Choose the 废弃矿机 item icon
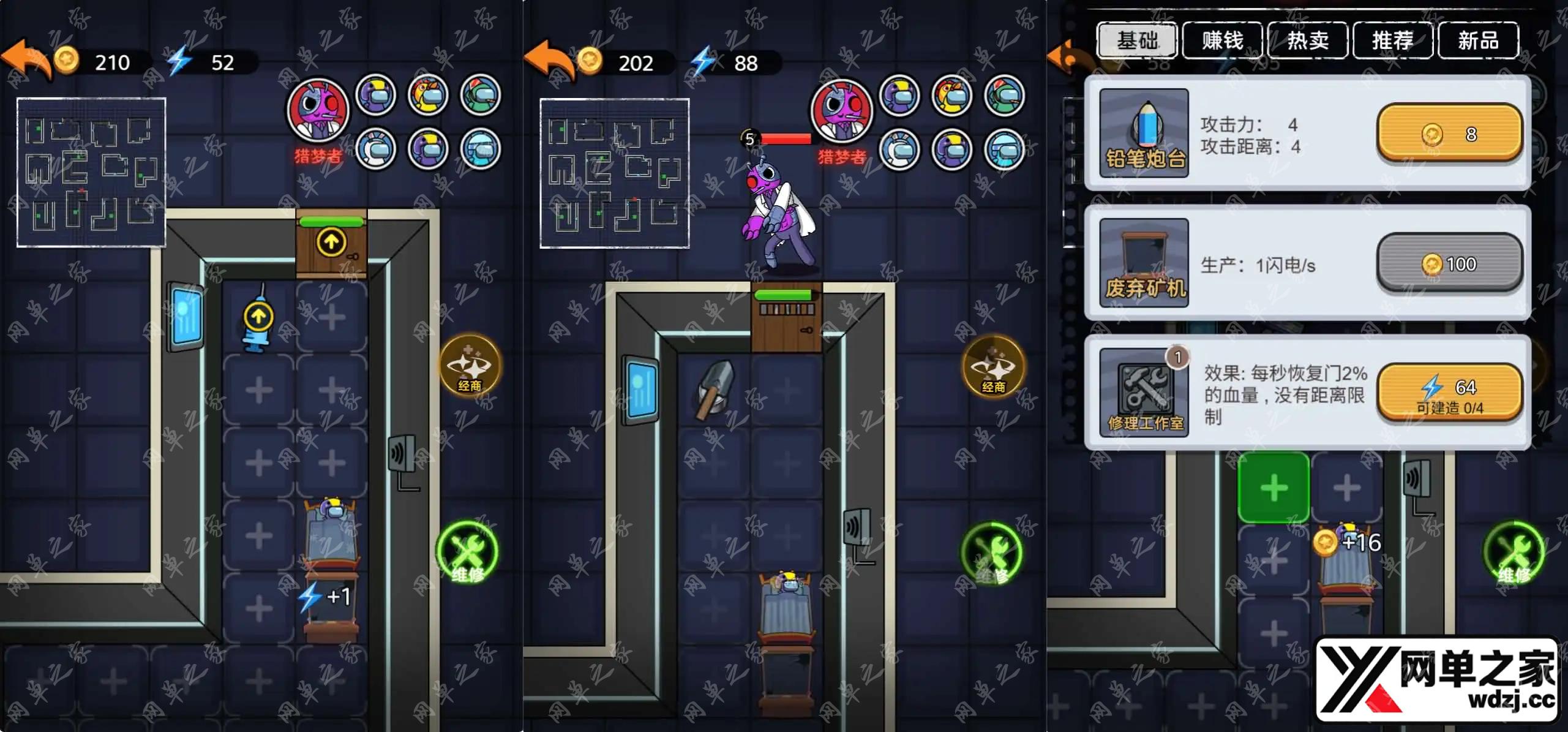The width and height of the screenshot is (1568, 732). 1144,263
